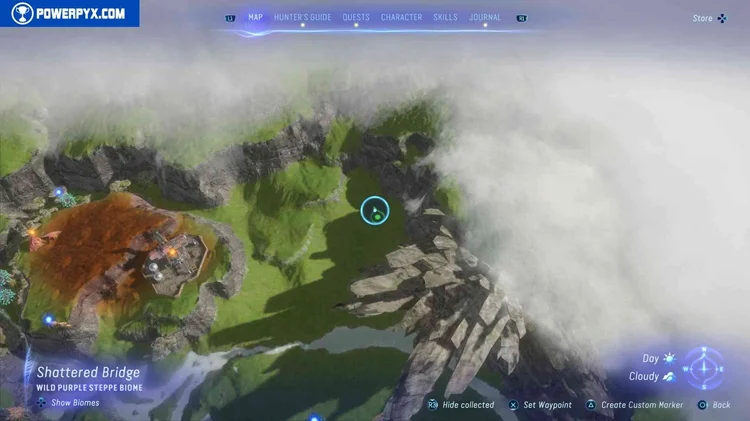This screenshot has width=750, height=421.
Task: Choose Set Waypoint
Action: (540, 405)
